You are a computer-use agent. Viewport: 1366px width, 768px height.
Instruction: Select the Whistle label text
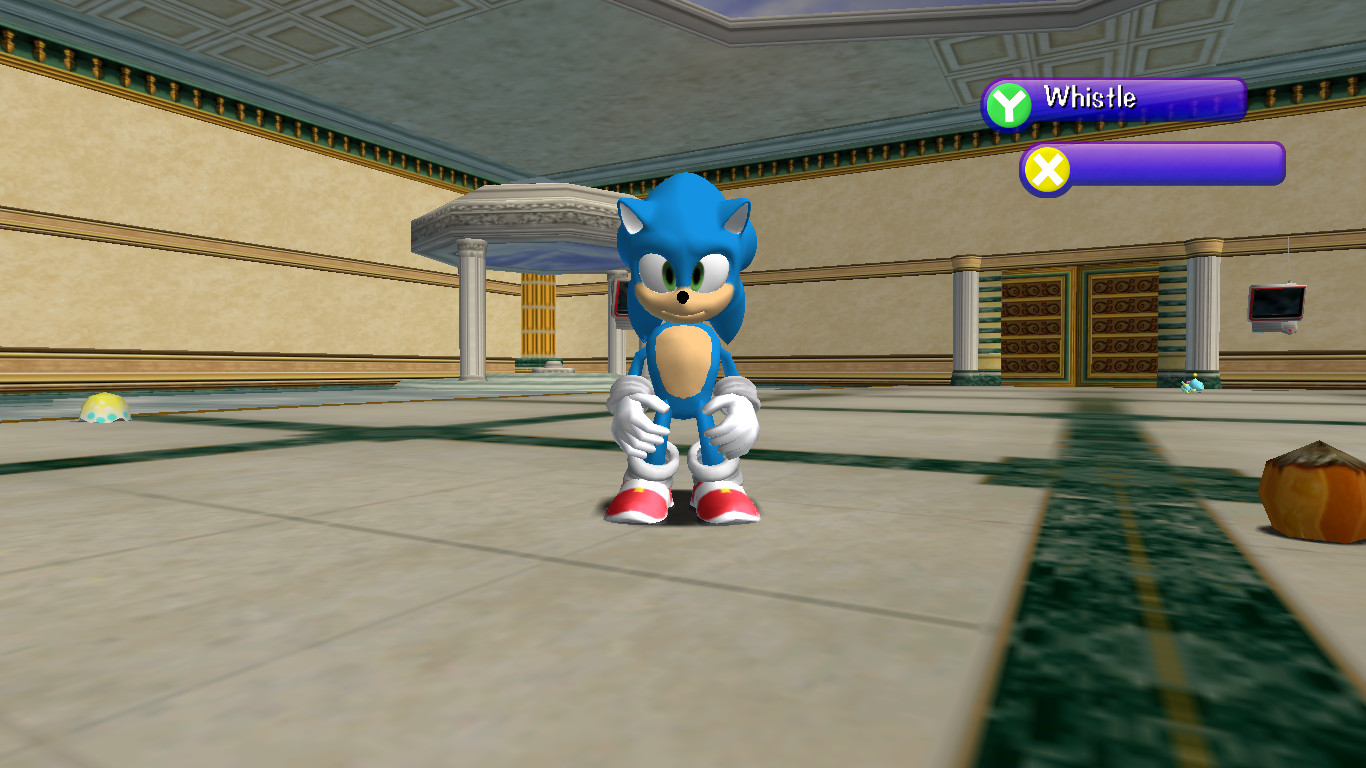click(x=1090, y=99)
